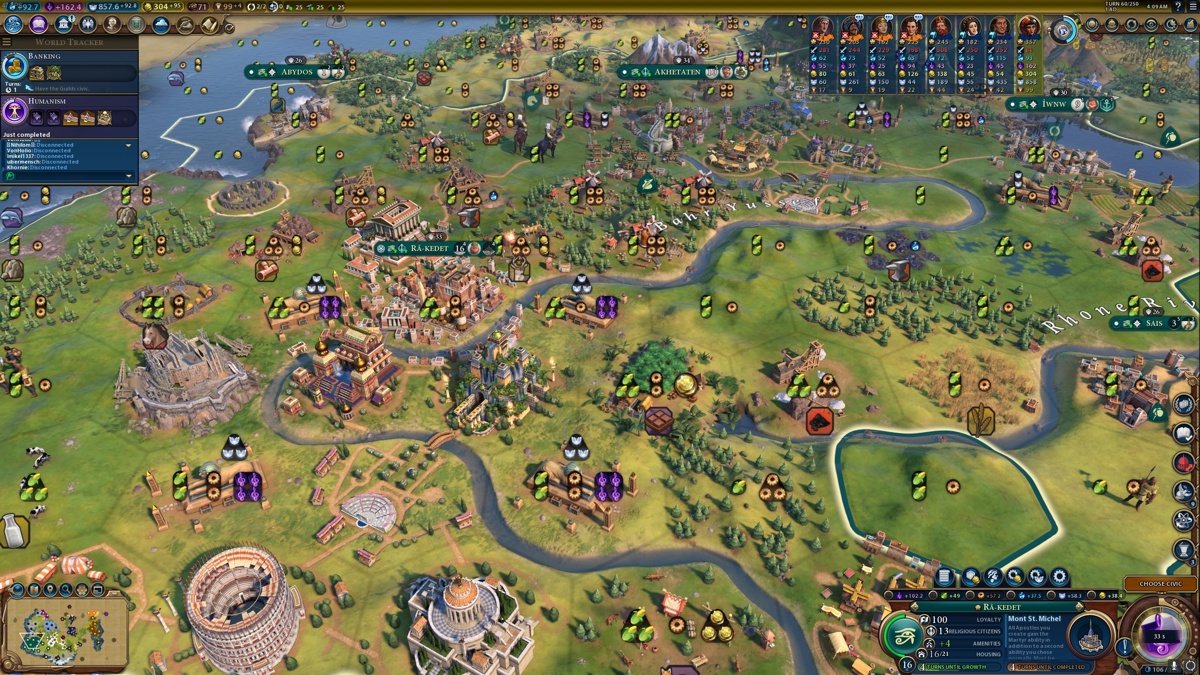1200x675 pixels.
Task: Open the great people screen button
Action: pos(112,24)
